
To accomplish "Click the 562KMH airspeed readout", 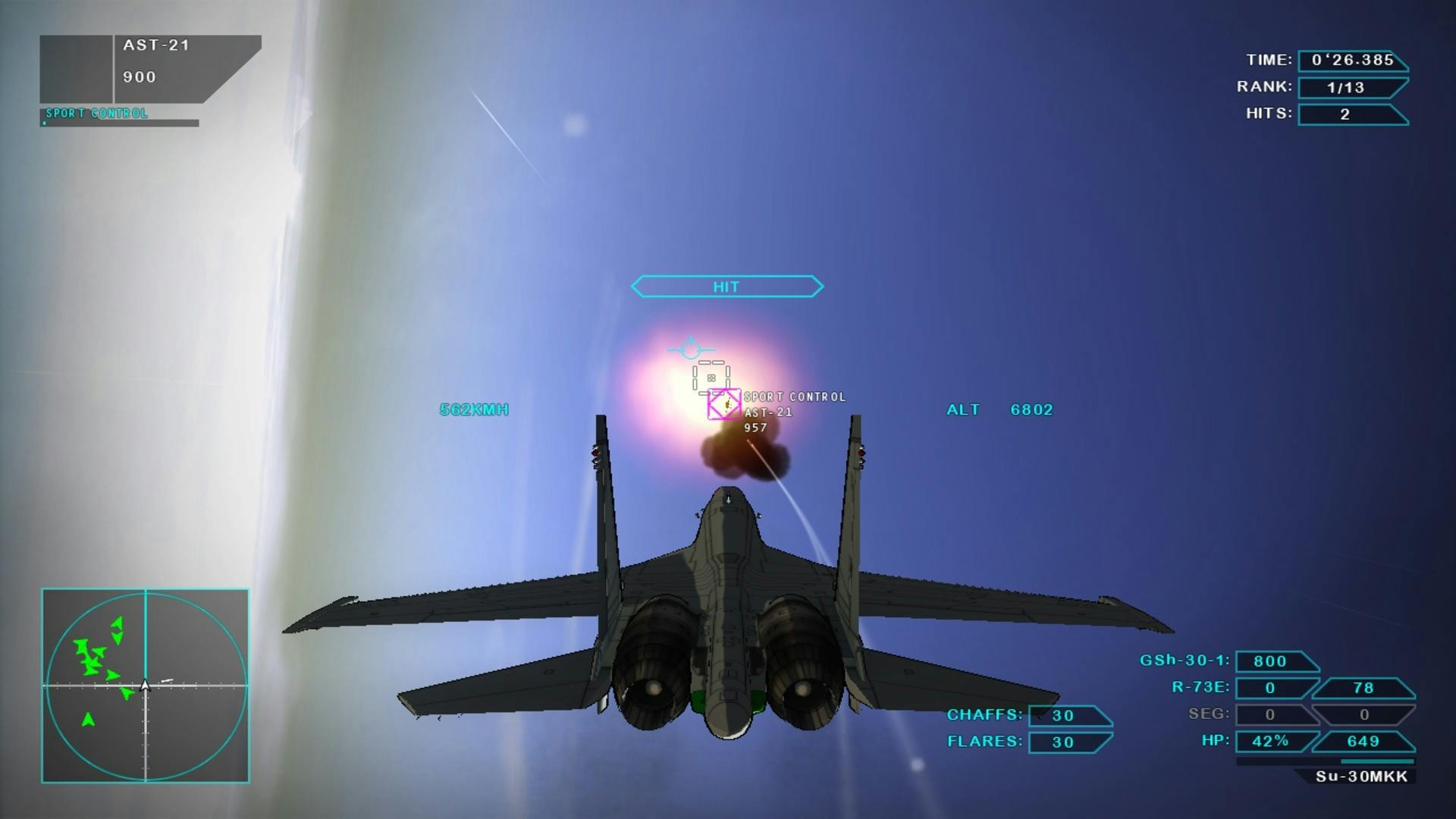I will [x=474, y=409].
